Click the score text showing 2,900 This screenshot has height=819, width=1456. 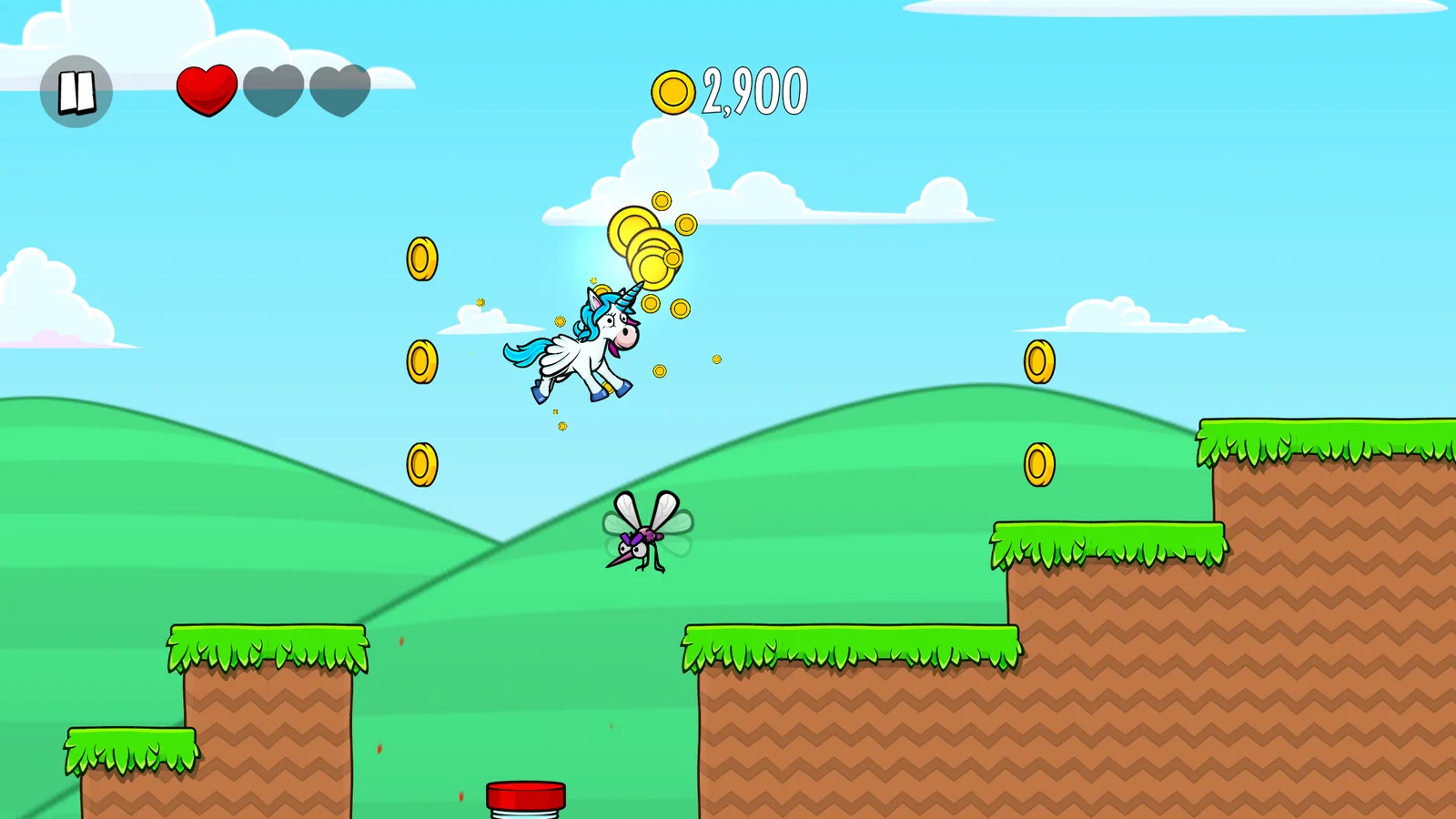point(753,88)
